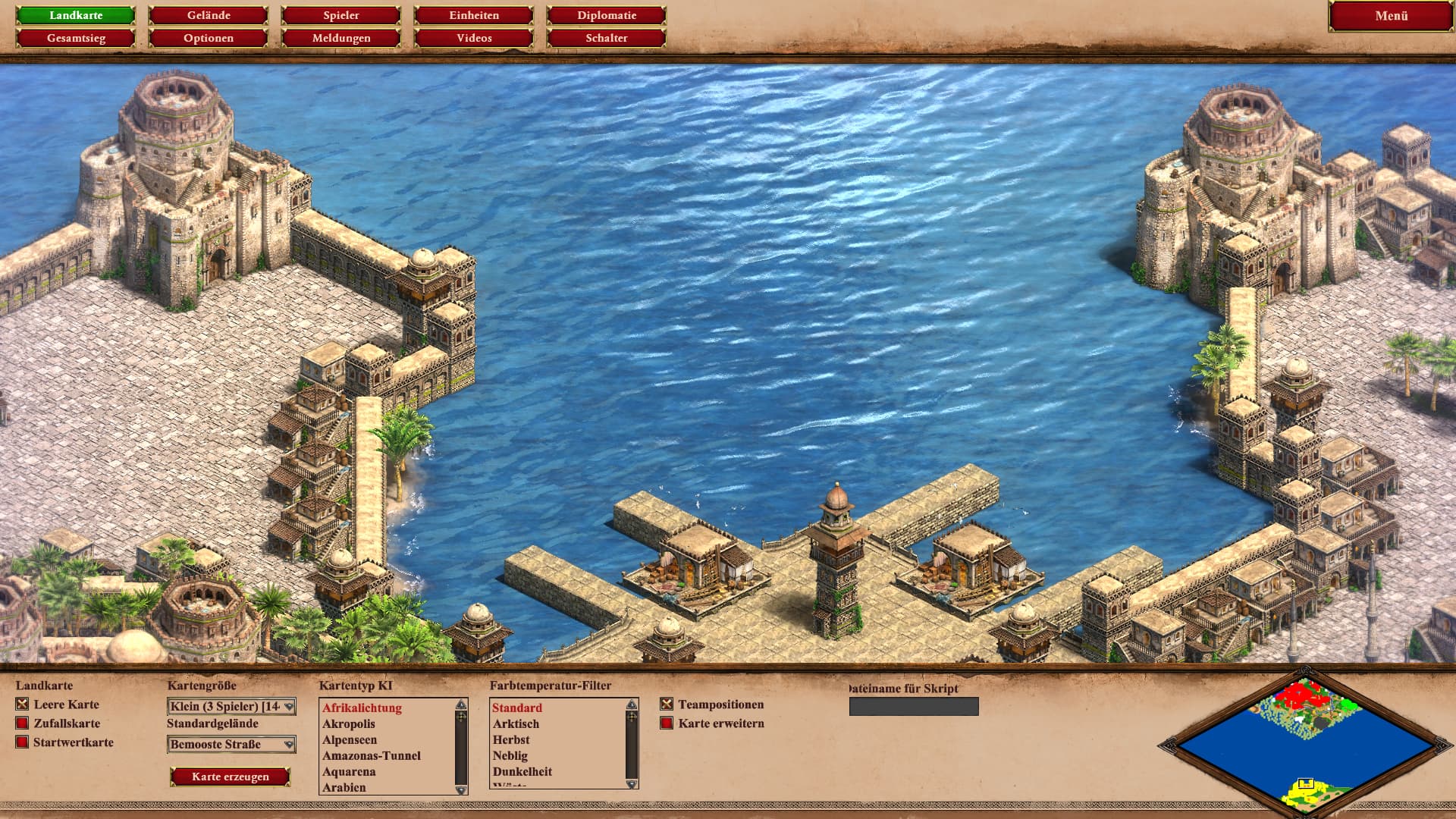
Task: Open the Schalter triggers tab
Action: click(x=607, y=38)
